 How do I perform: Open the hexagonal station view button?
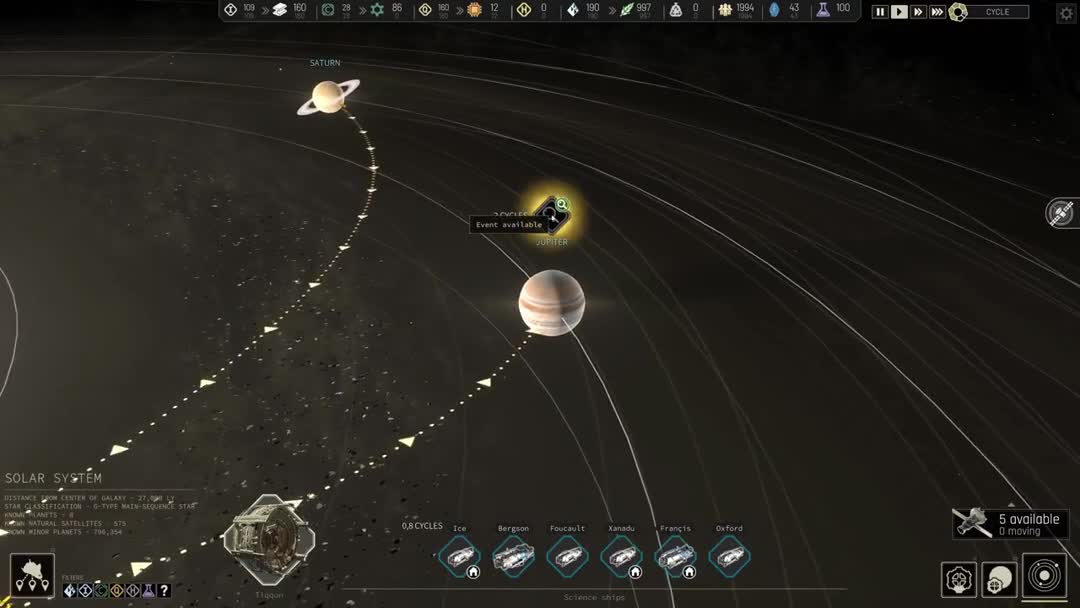(958, 579)
